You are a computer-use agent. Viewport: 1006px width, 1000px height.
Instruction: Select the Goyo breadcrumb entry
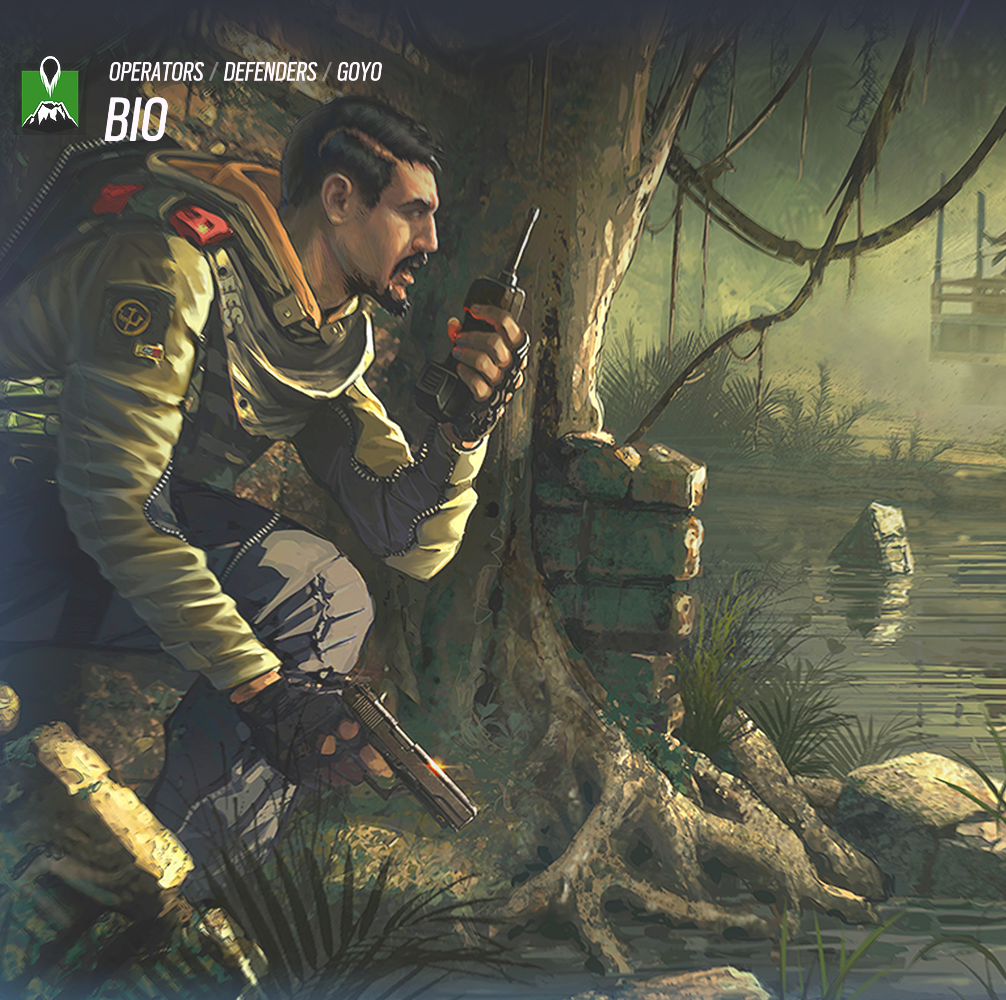[x=359, y=72]
